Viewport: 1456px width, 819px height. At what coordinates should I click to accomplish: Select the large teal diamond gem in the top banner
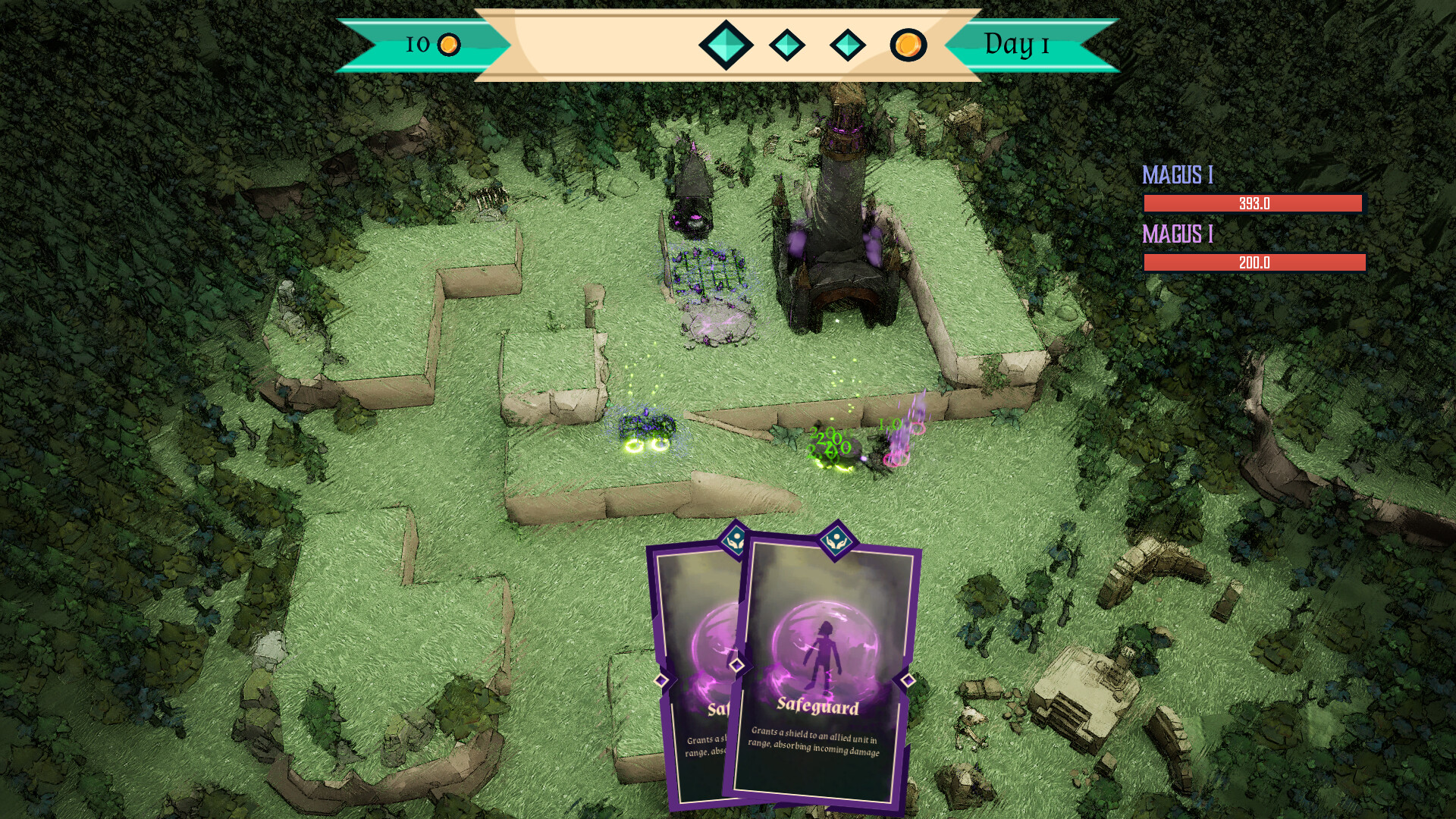point(724,45)
